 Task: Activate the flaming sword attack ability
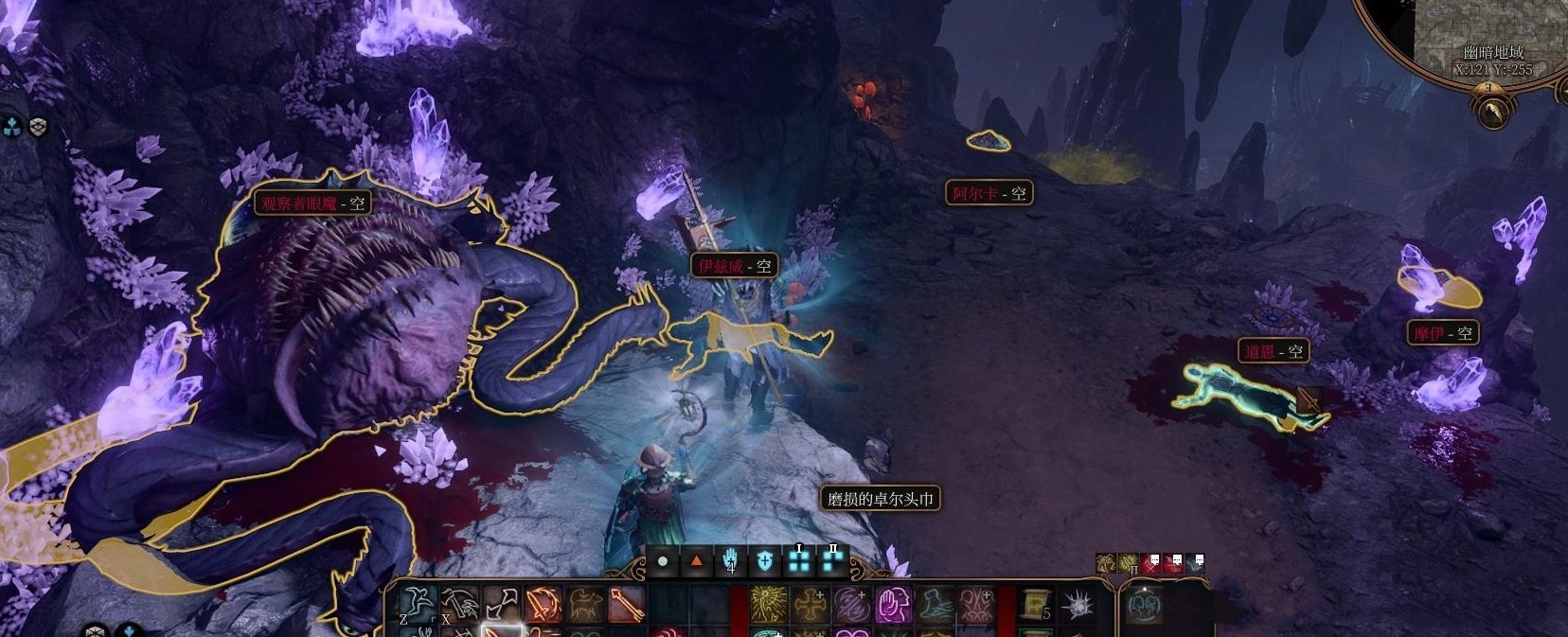543,604
